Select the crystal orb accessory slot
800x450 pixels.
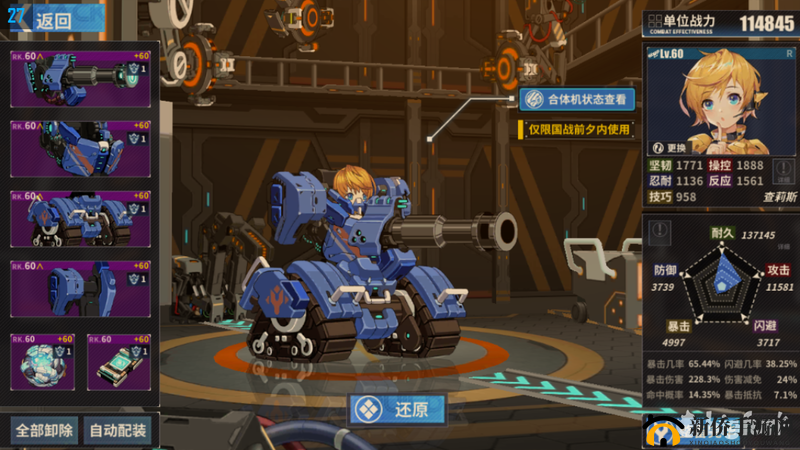(42, 362)
